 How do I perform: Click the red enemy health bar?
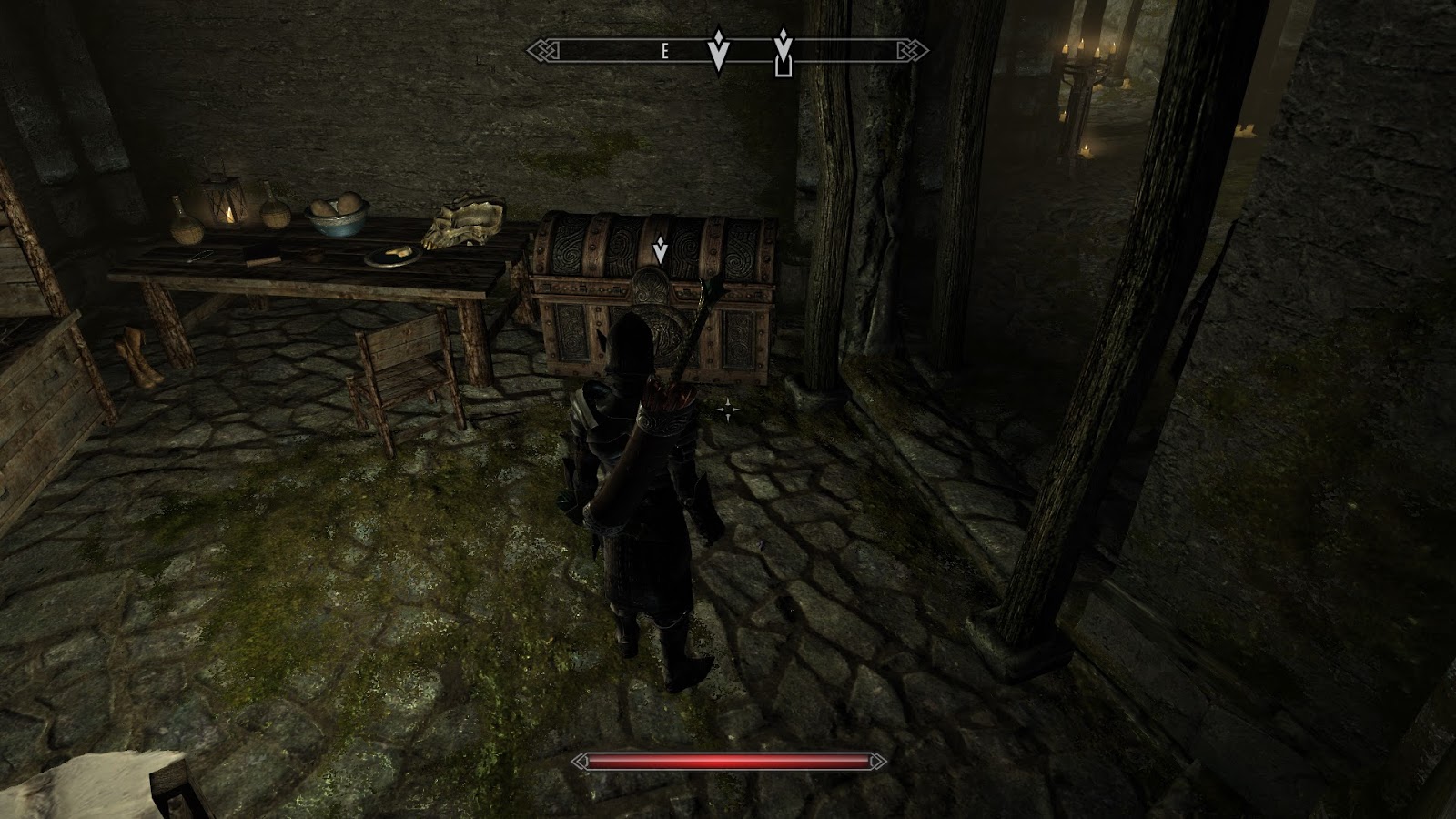coord(728,762)
